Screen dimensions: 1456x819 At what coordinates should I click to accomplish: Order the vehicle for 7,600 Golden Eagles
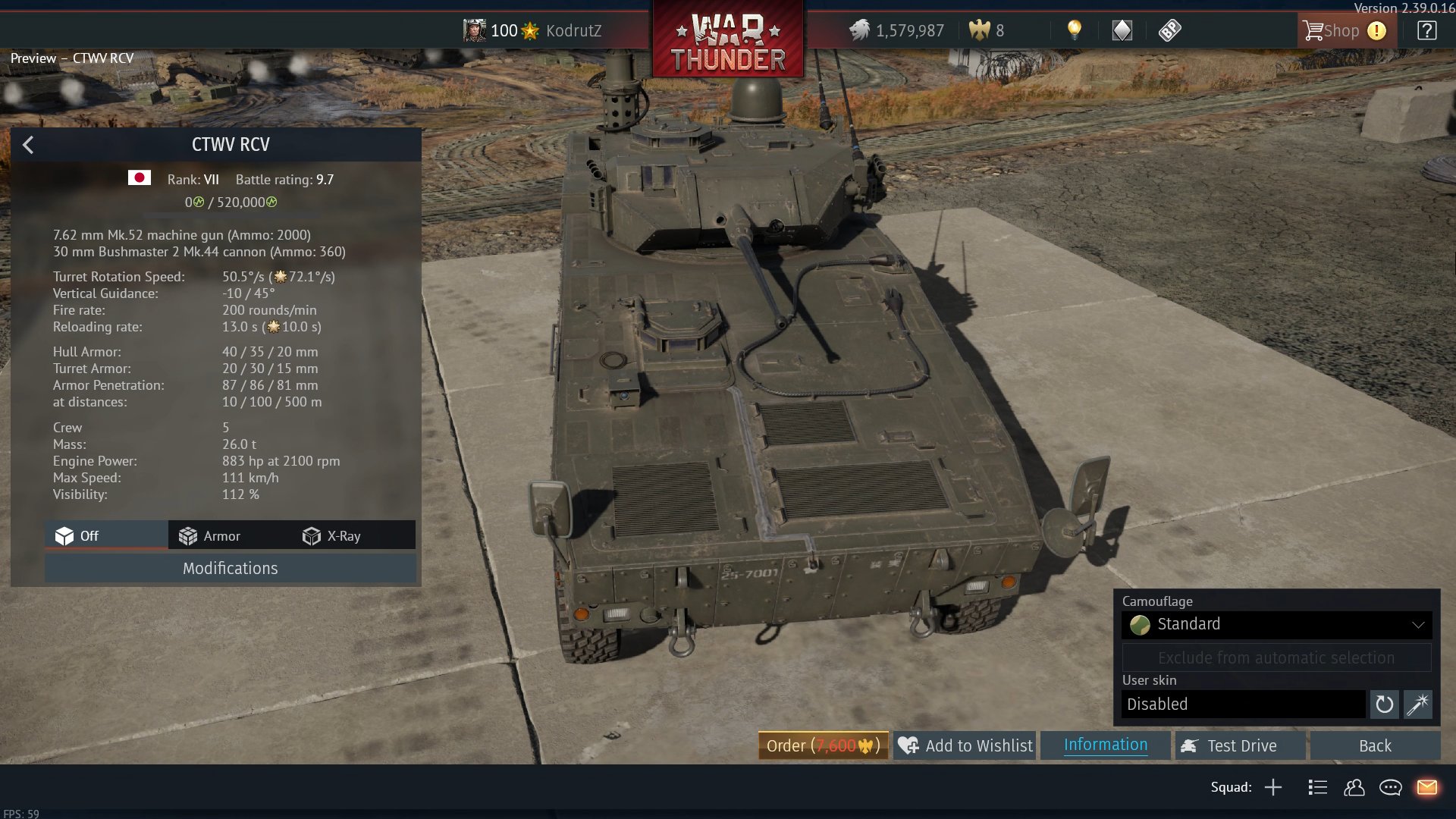[823, 745]
